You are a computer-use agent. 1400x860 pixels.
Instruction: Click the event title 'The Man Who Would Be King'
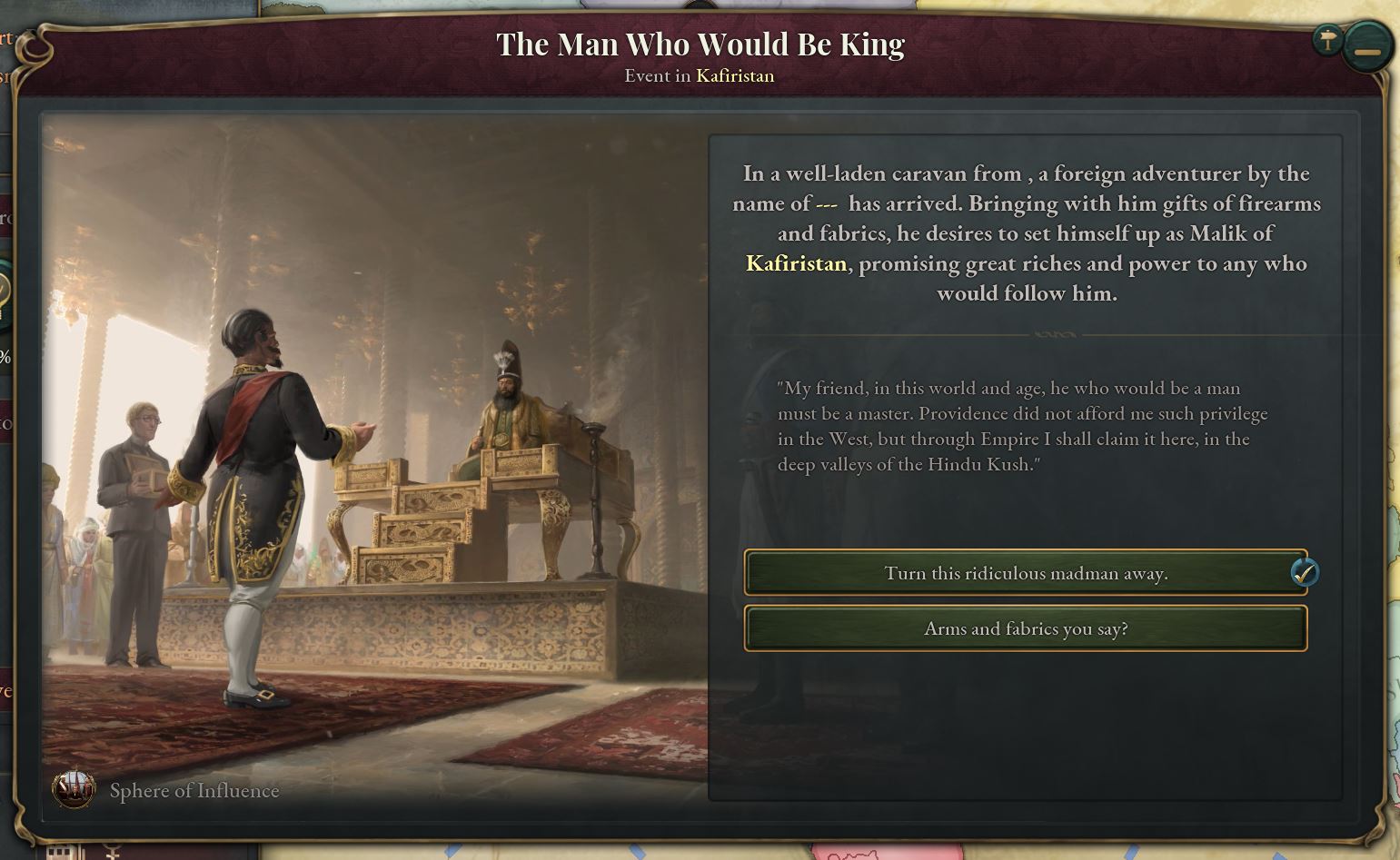700,43
